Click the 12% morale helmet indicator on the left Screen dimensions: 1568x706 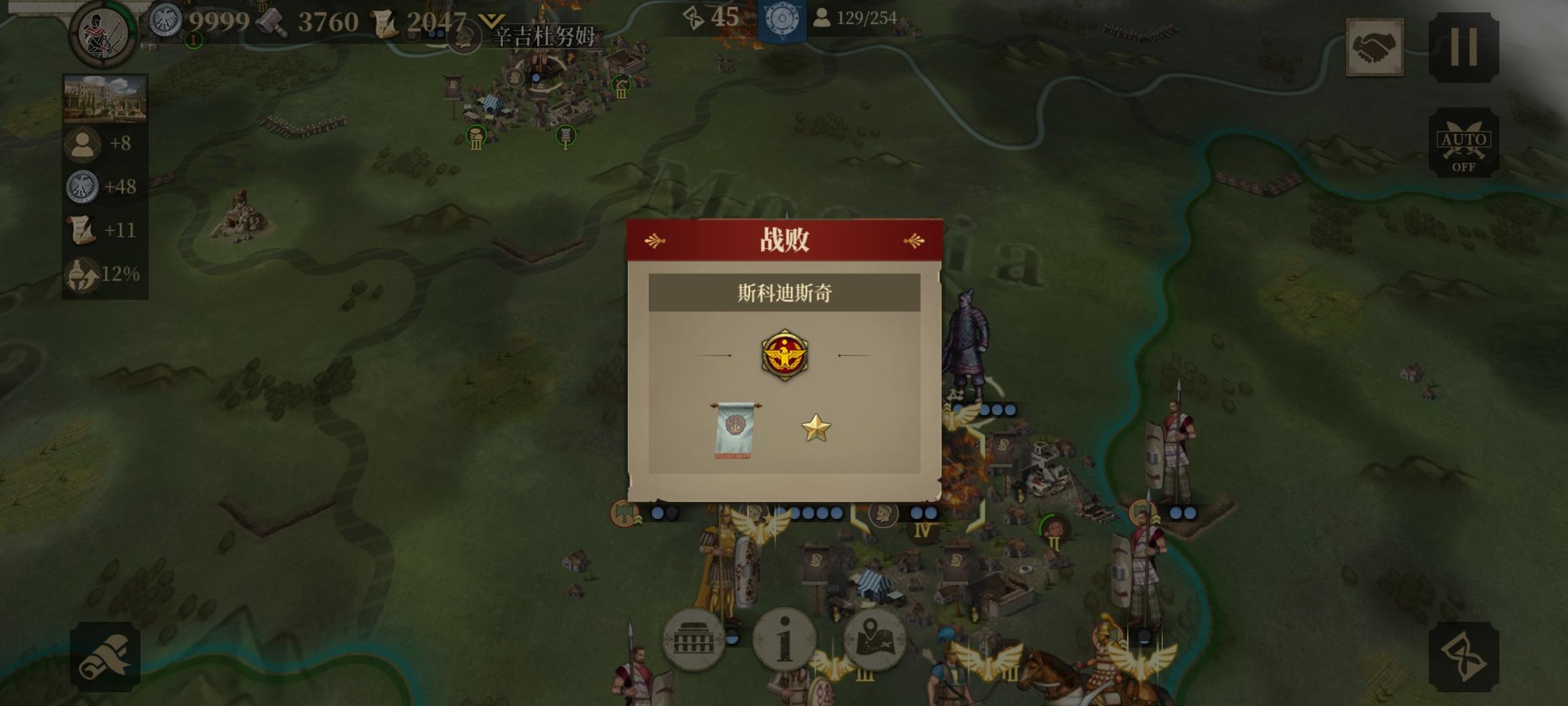pos(80,273)
